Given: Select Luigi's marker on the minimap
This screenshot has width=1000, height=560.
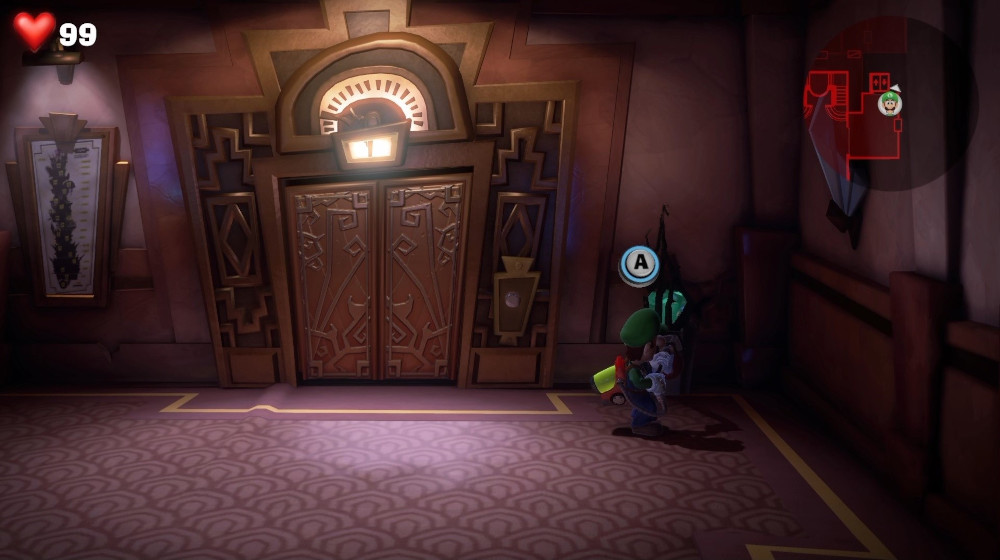Looking at the screenshot, I should click(889, 103).
